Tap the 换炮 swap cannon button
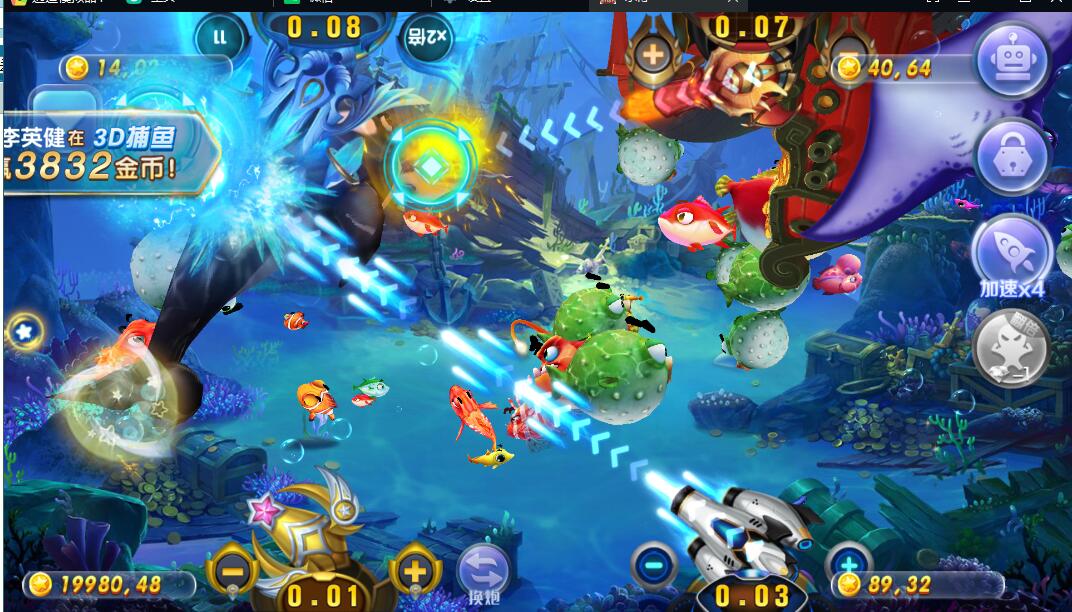 (x=483, y=574)
